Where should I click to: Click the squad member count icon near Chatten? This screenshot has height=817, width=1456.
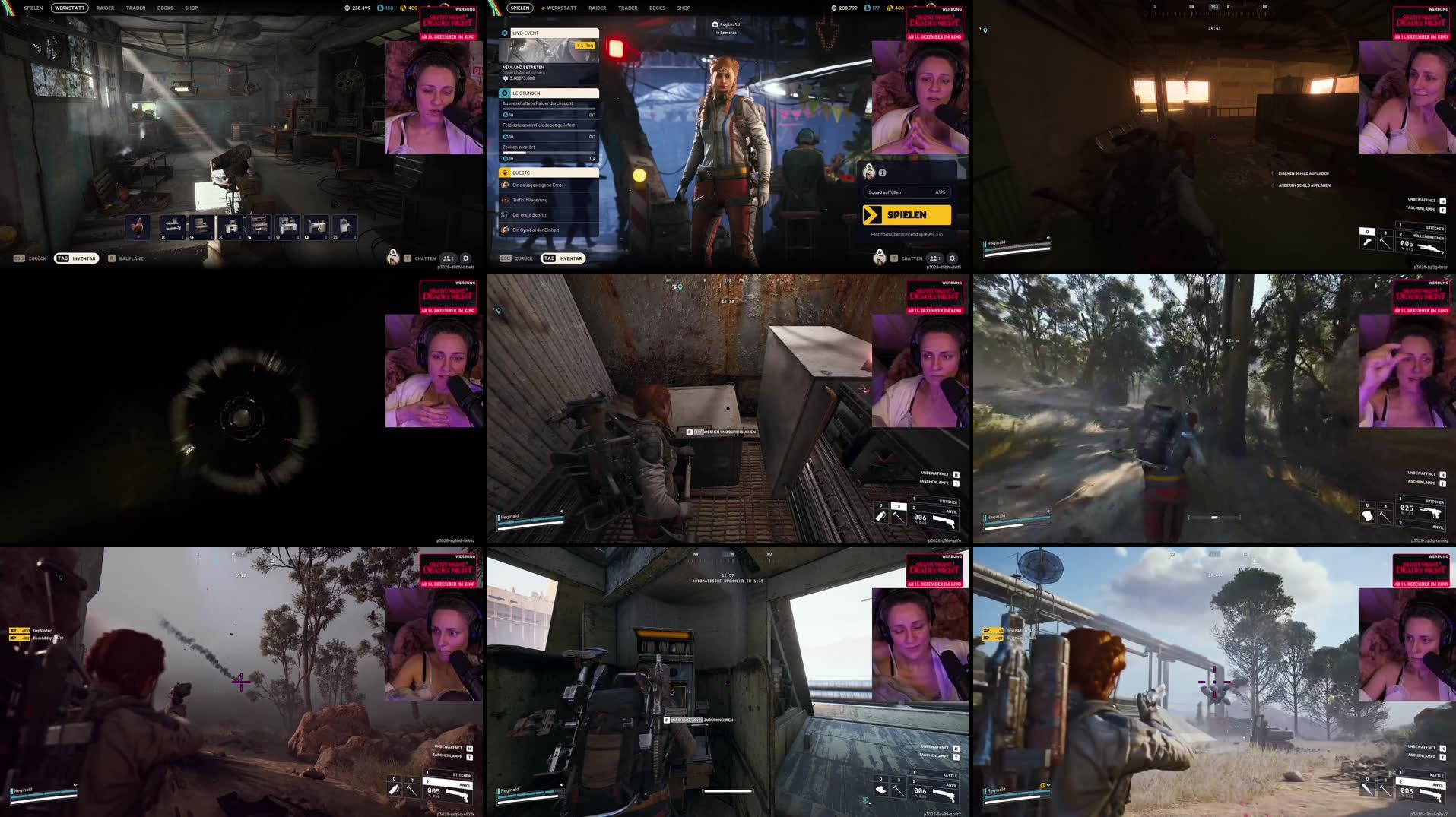click(x=934, y=258)
